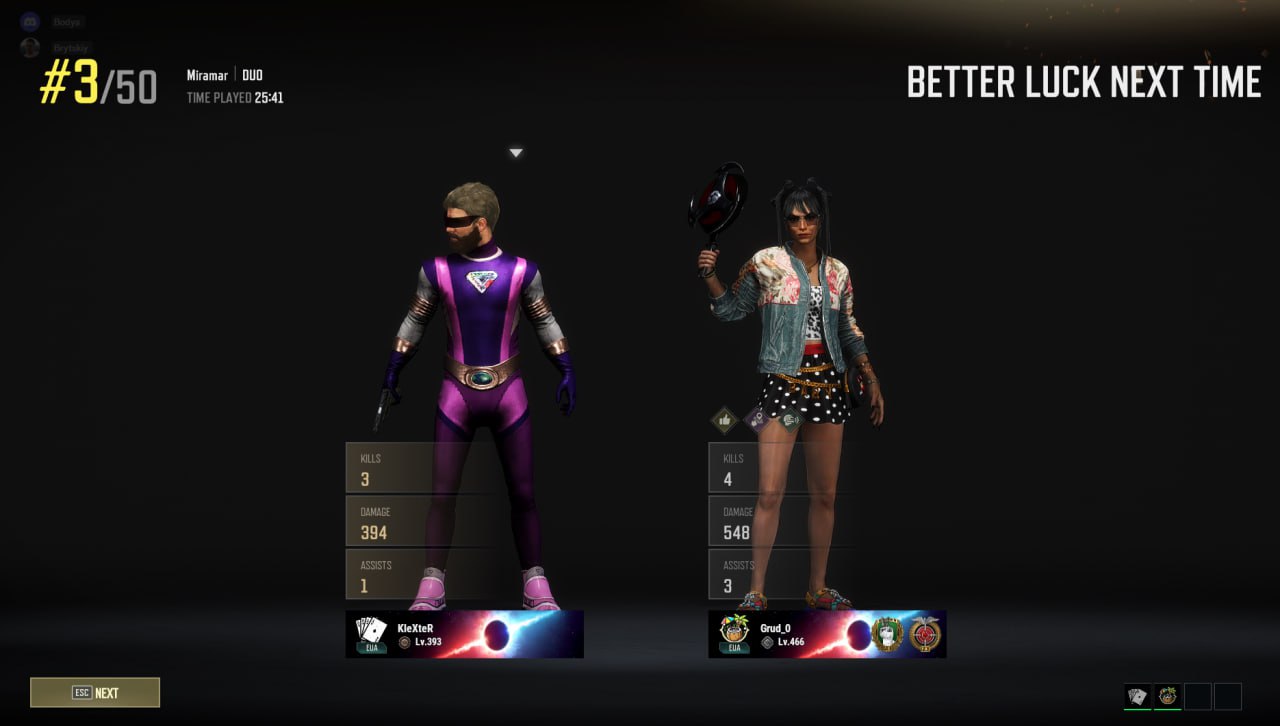Open the green fist medal on Grud_0's banner

(x=887, y=632)
